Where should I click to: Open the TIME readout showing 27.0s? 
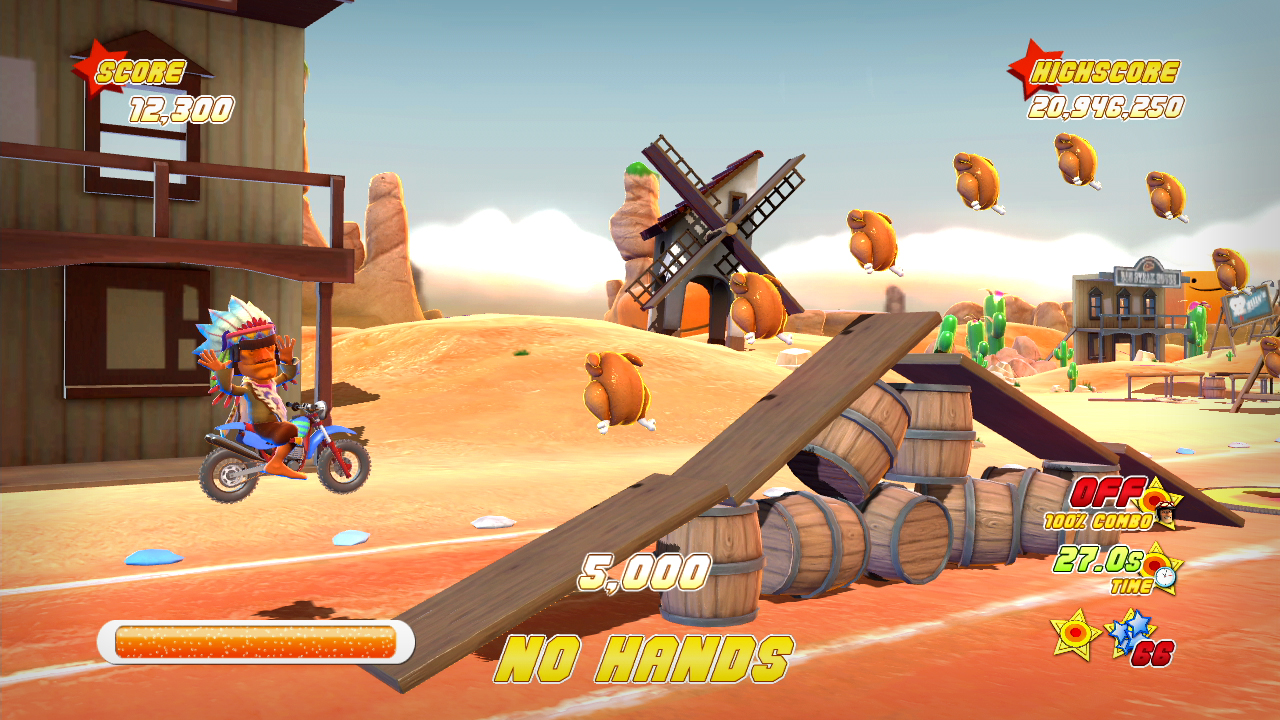[1098, 562]
